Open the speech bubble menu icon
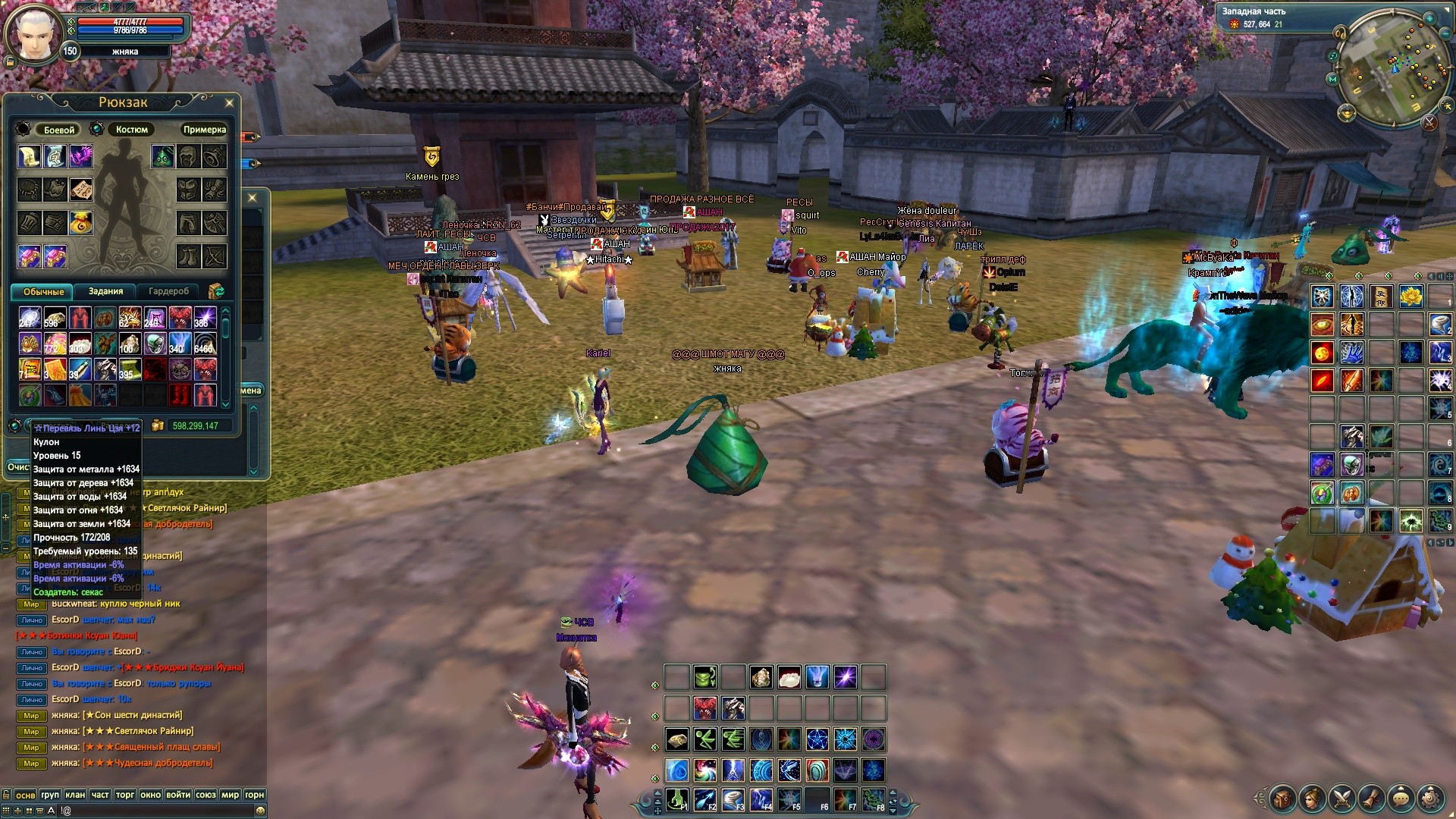This screenshot has height=819, width=1456. (x=1401, y=798)
